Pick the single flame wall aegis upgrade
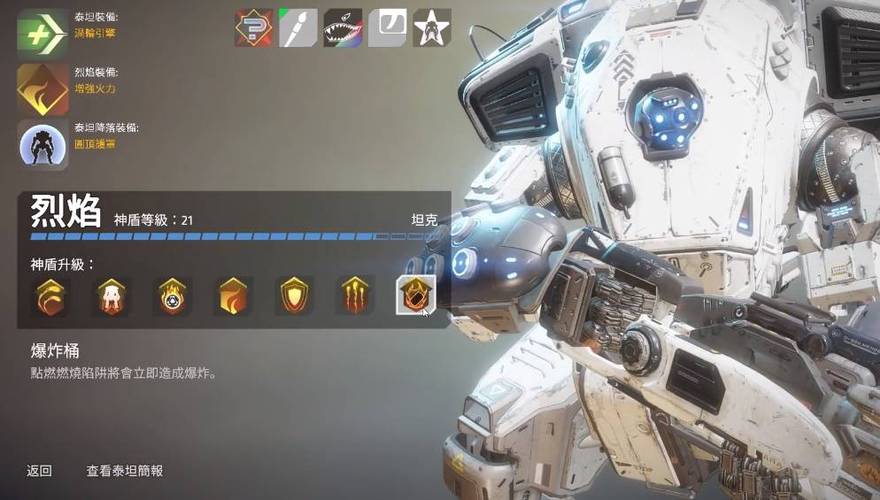The height and width of the screenshot is (500, 880). [233, 296]
